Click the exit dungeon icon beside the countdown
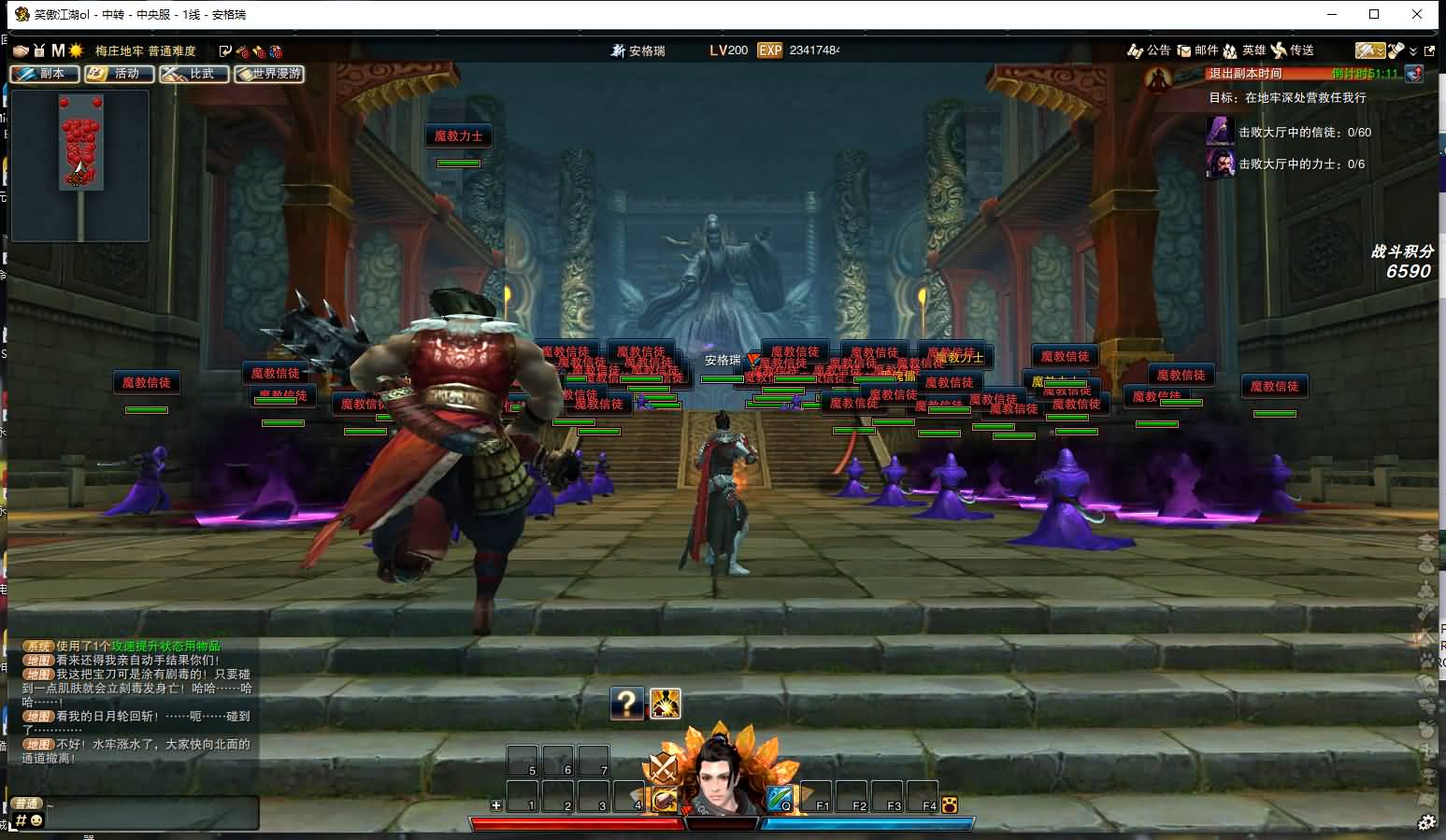1446x840 pixels. tap(1414, 74)
